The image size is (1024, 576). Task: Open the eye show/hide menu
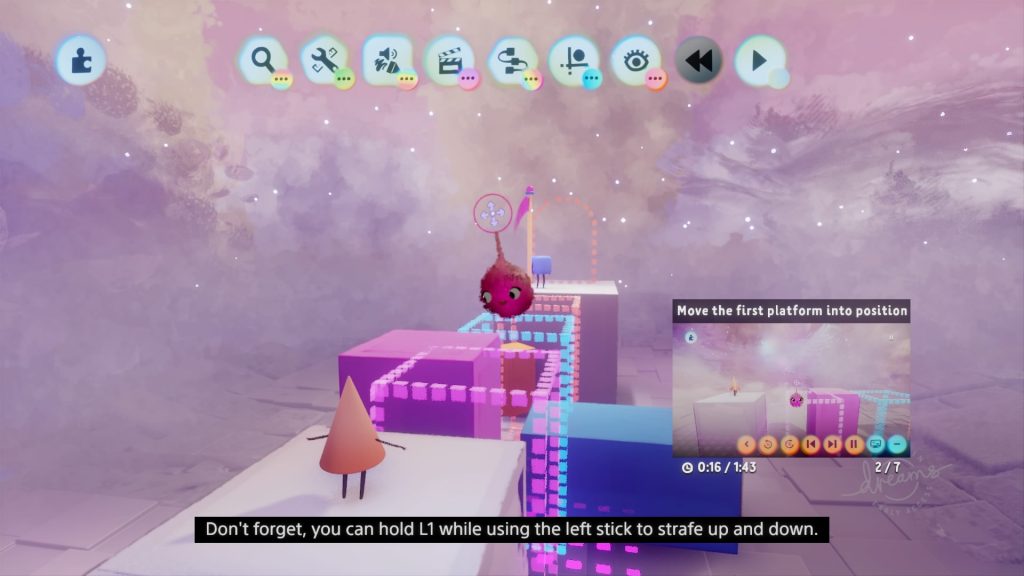(x=636, y=60)
